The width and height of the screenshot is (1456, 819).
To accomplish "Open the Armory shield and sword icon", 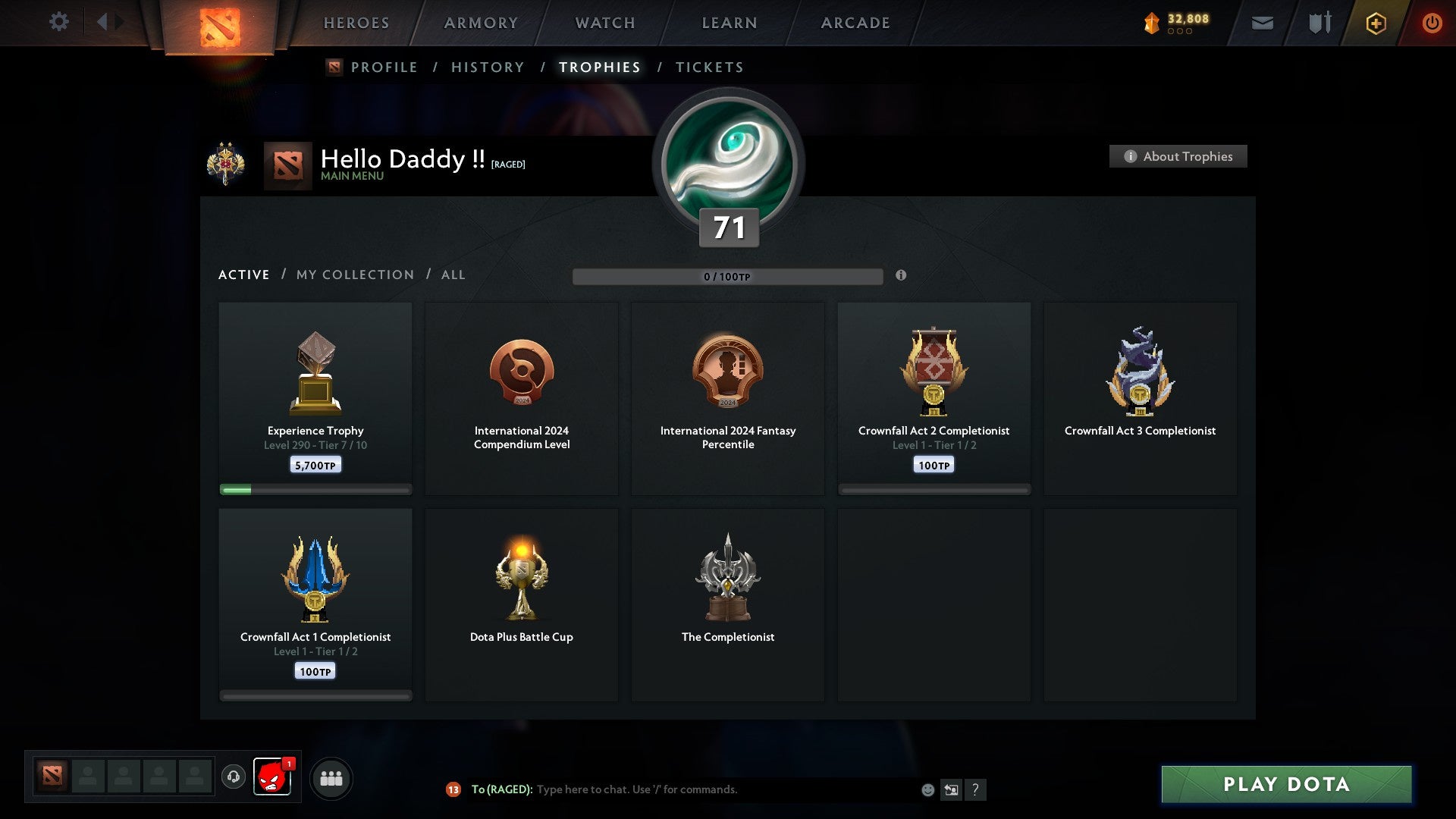I will (x=1319, y=23).
